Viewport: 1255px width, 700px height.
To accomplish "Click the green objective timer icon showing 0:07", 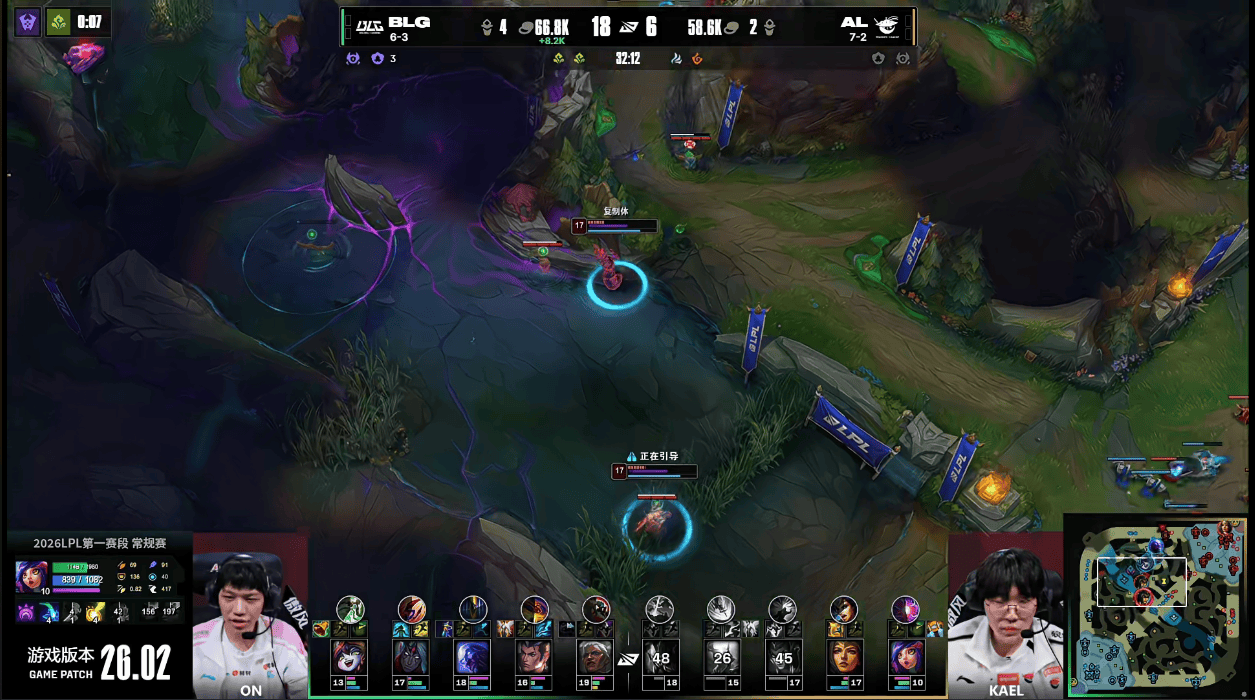I will (59, 22).
